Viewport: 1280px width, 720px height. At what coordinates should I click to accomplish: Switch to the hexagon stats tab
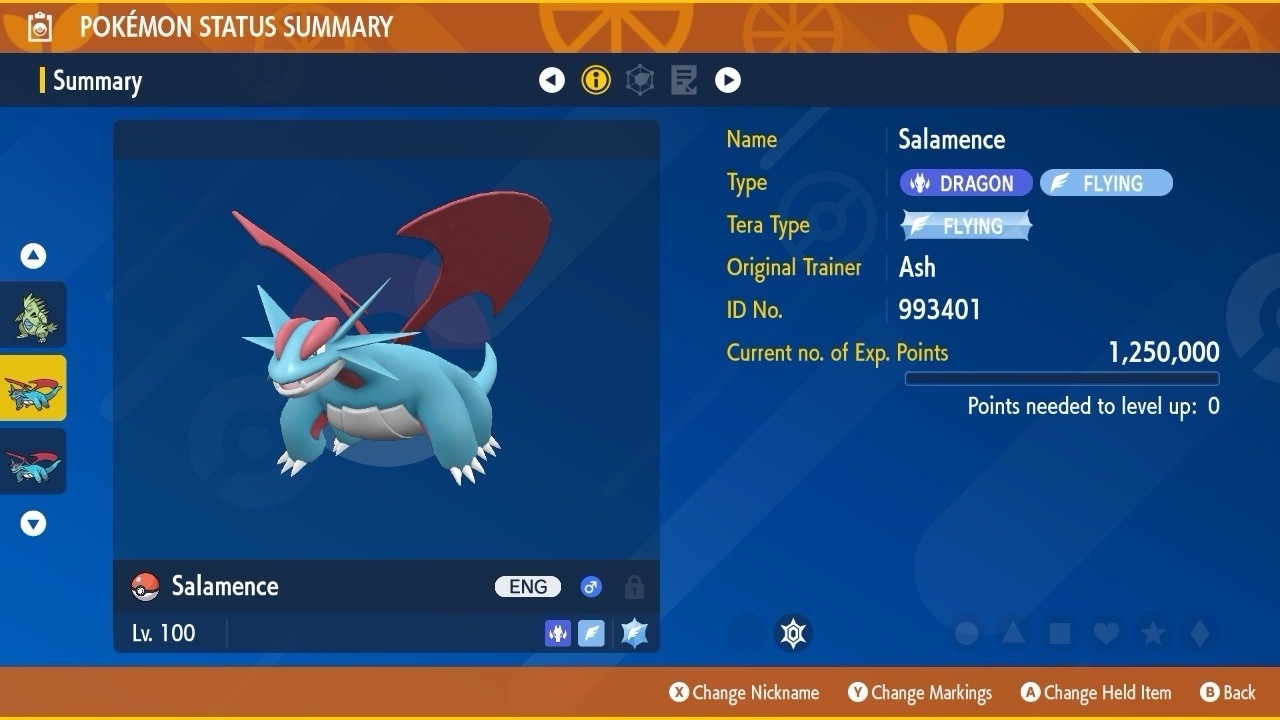coord(640,80)
